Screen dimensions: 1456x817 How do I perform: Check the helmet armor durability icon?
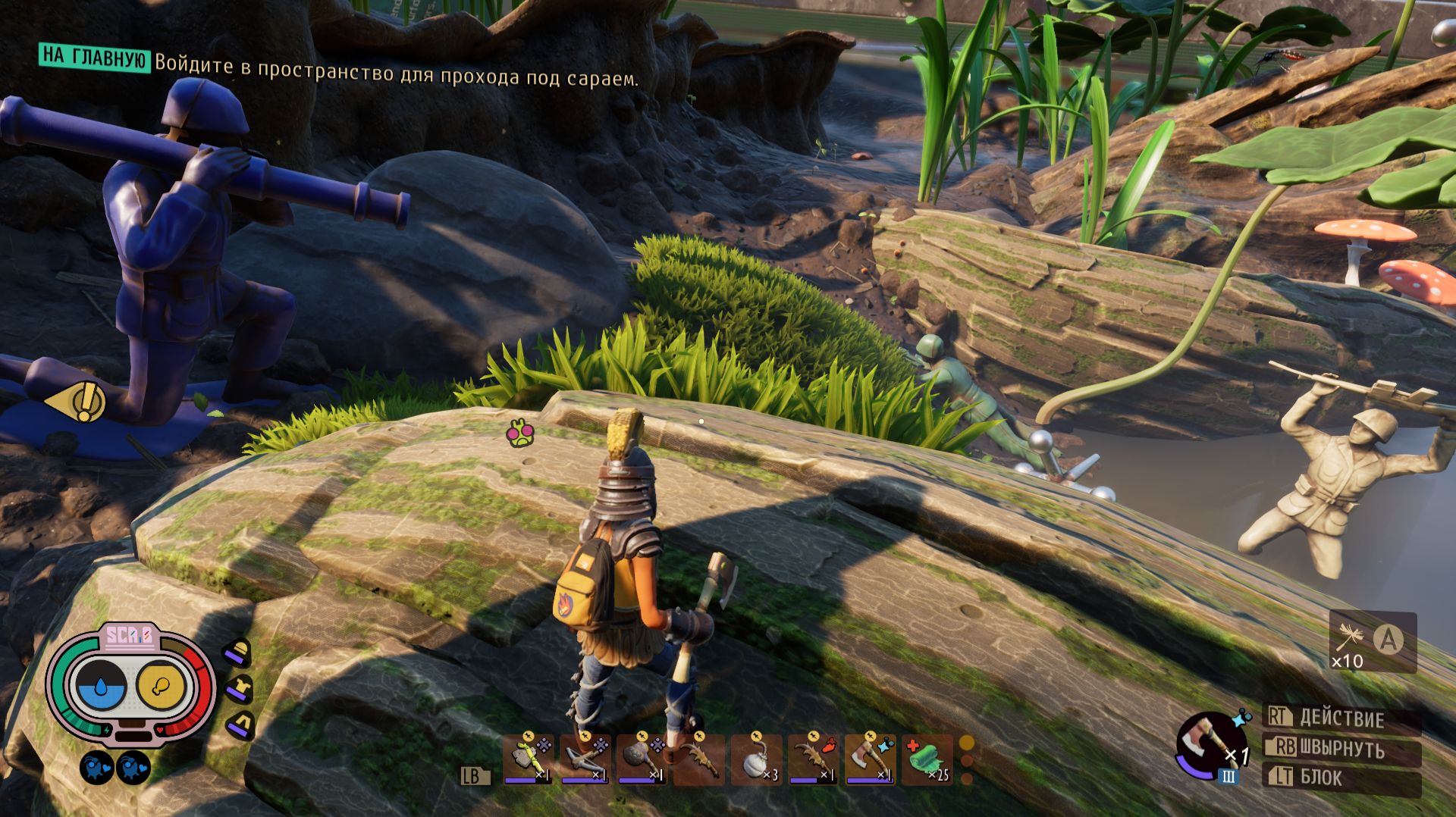tap(239, 653)
